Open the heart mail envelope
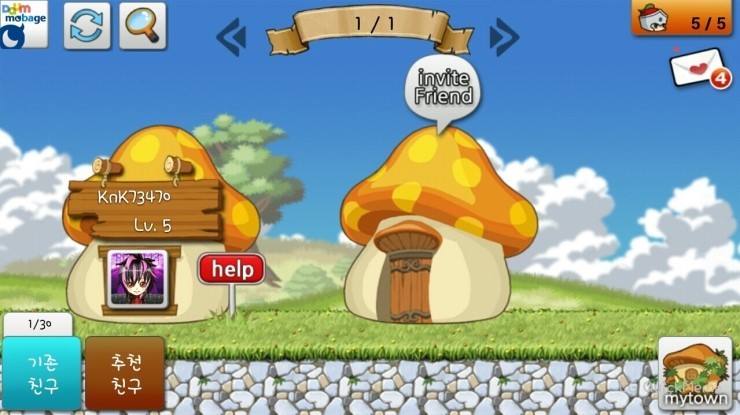The image size is (740, 415). [699, 69]
